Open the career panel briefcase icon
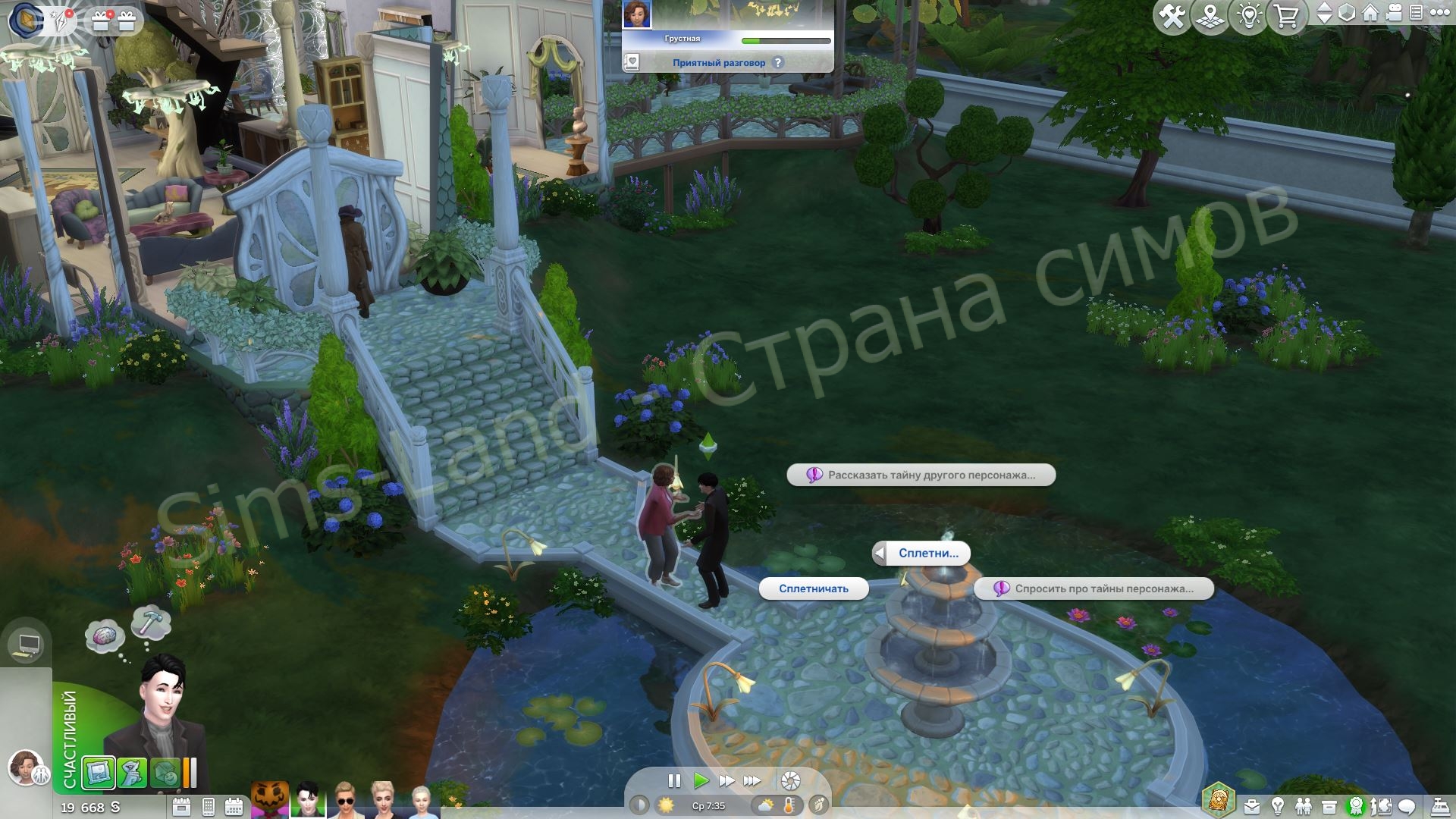The height and width of the screenshot is (819, 1456). tap(1252, 806)
